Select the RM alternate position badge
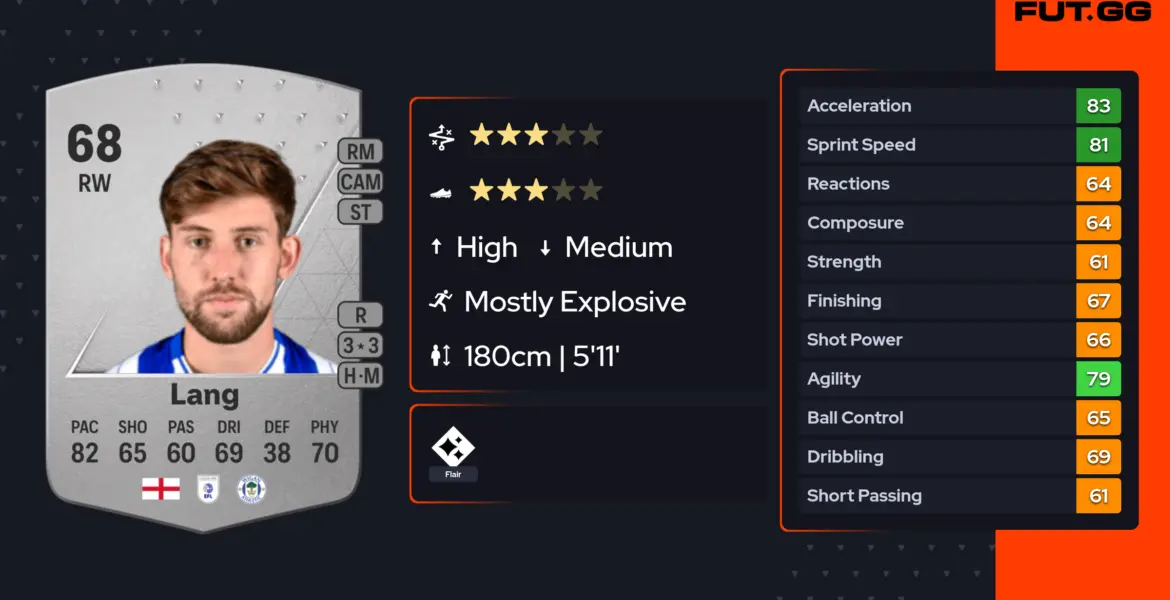 [360, 152]
